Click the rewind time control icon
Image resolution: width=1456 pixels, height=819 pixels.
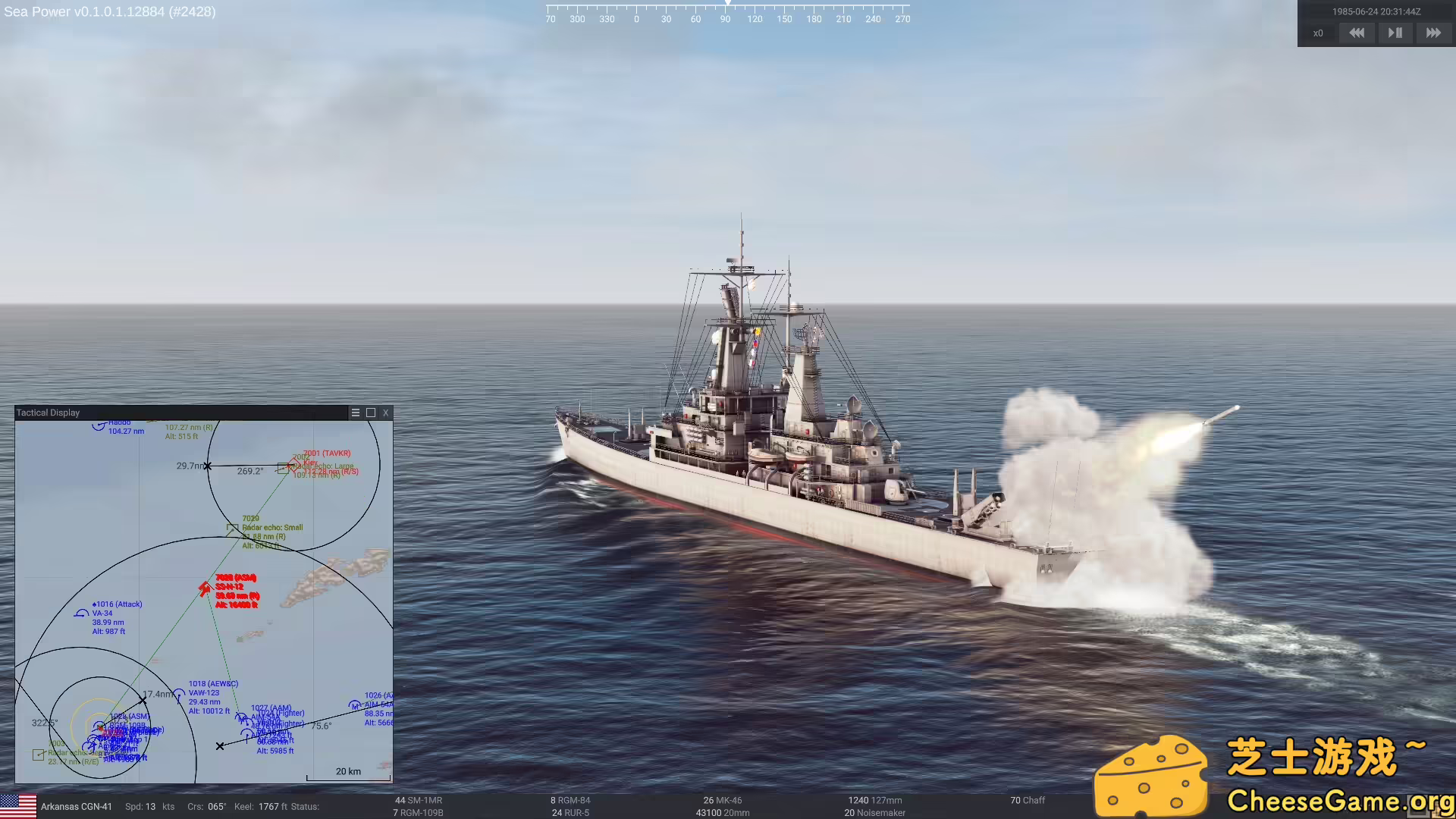(1357, 33)
